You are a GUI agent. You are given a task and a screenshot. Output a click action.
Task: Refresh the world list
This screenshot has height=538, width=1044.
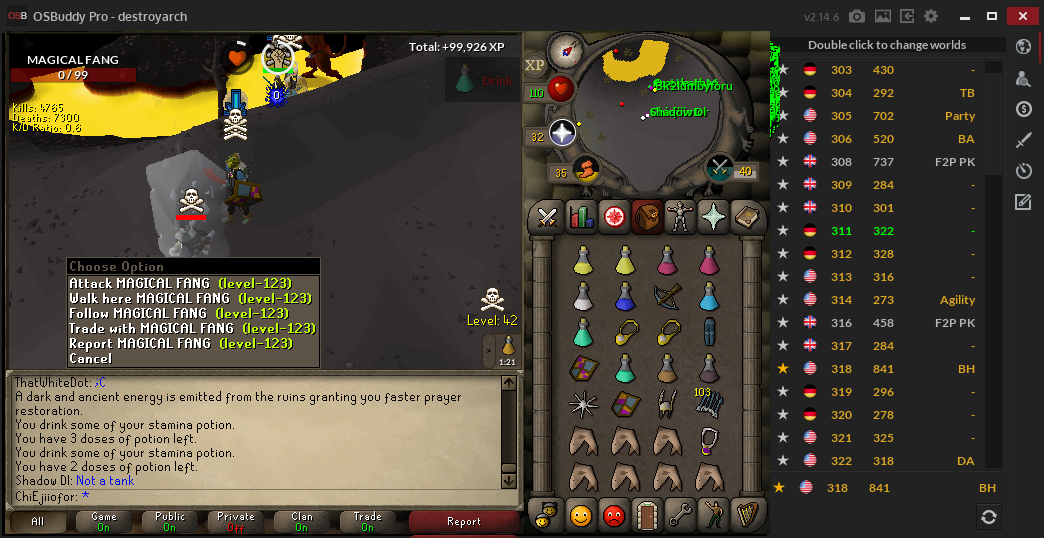tap(988, 516)
